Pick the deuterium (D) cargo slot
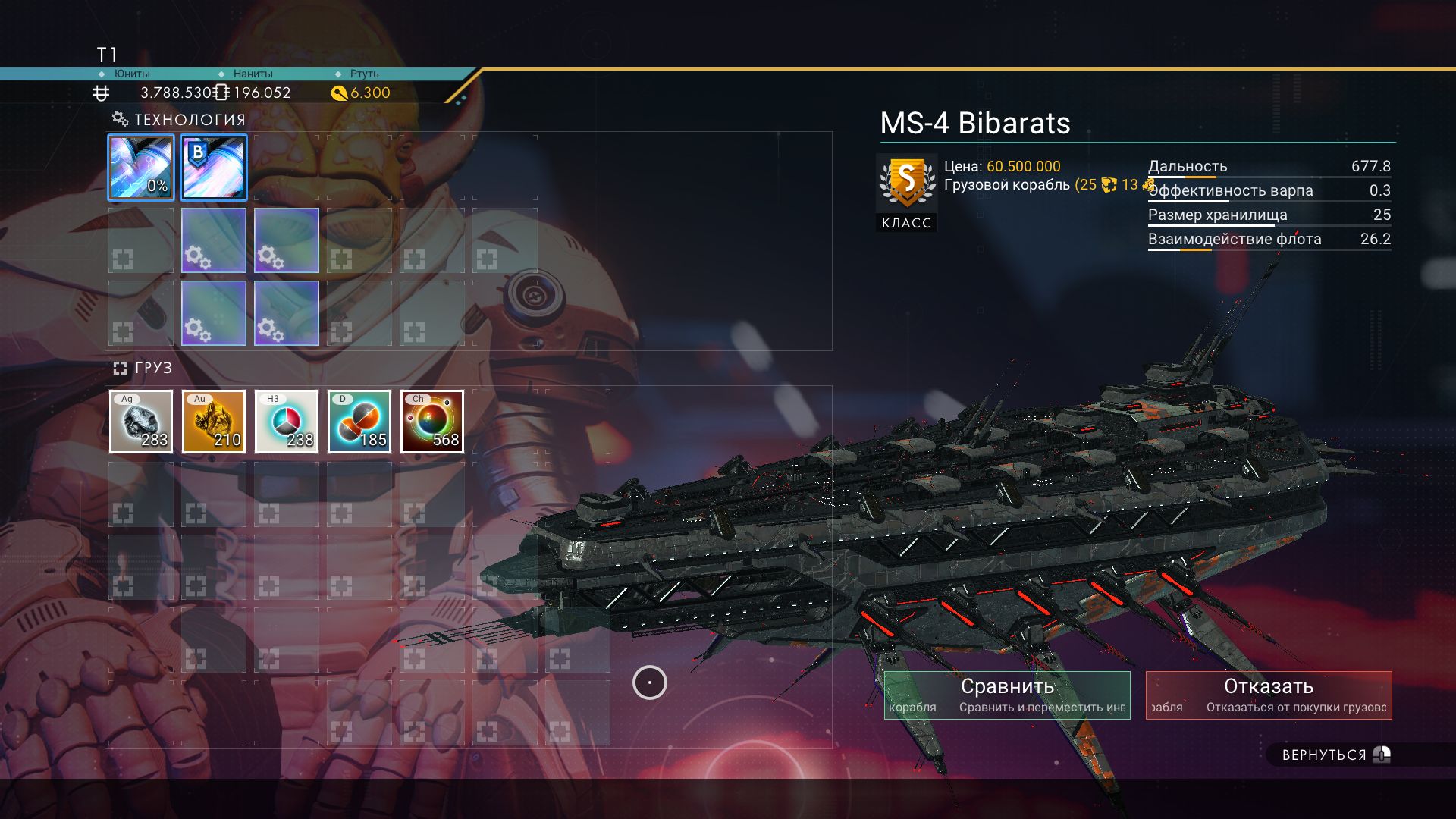The width and height of the screenshot is (1456, 819). click(359, 422)
